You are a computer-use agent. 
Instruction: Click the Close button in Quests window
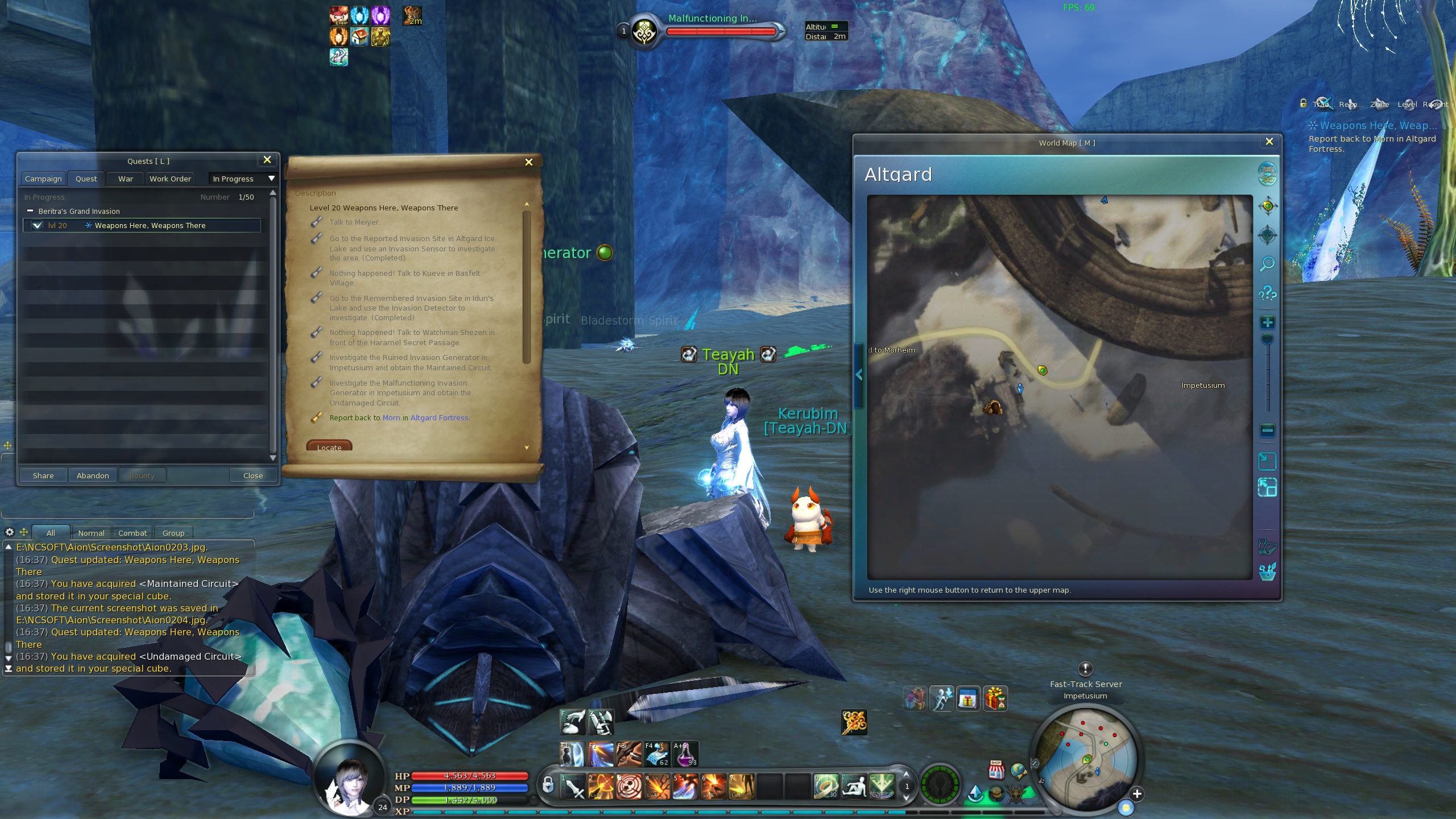pyautogui.click(x=253, y=475)
